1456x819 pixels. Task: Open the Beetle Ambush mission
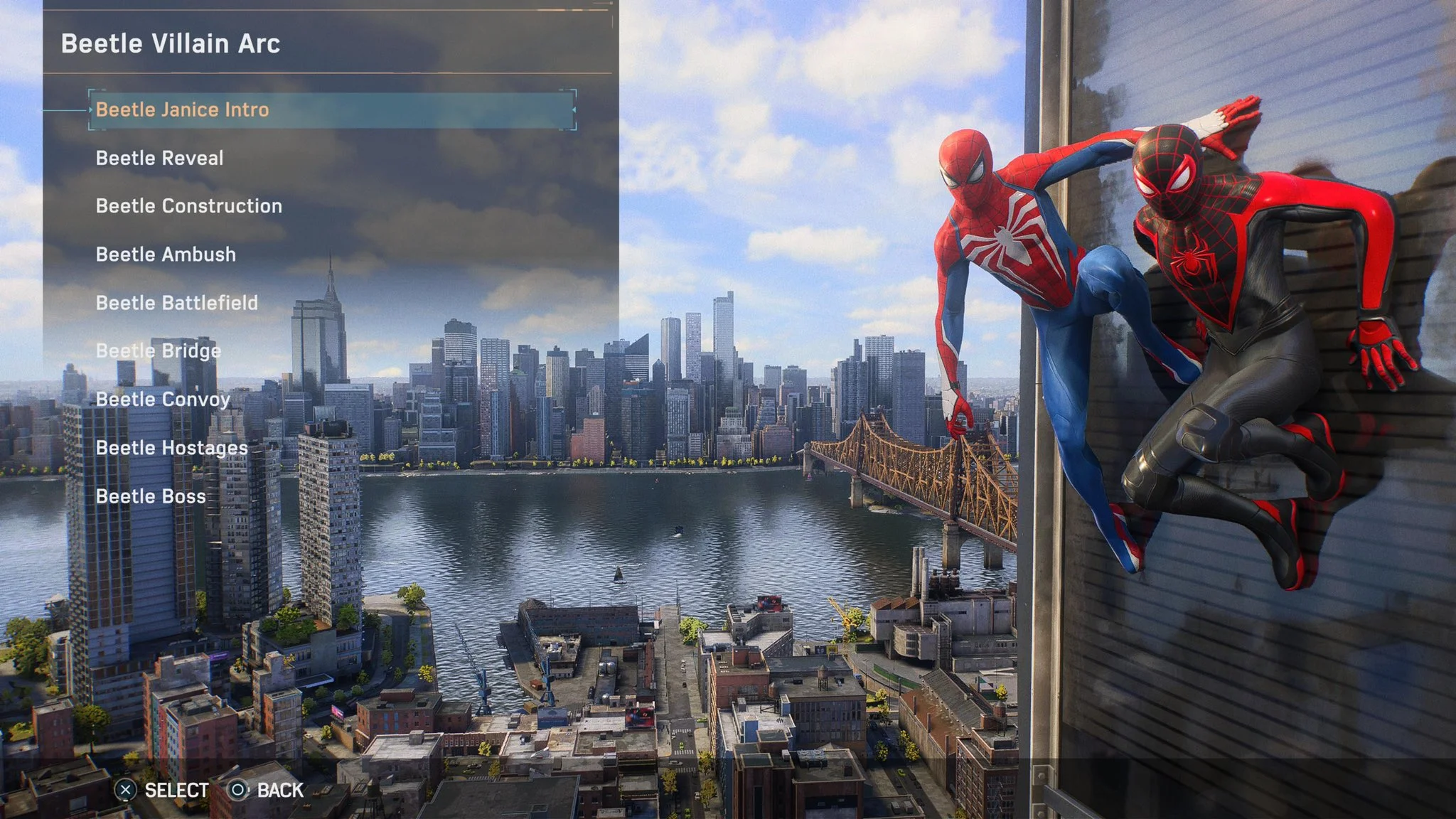click(x=166, y=255)
